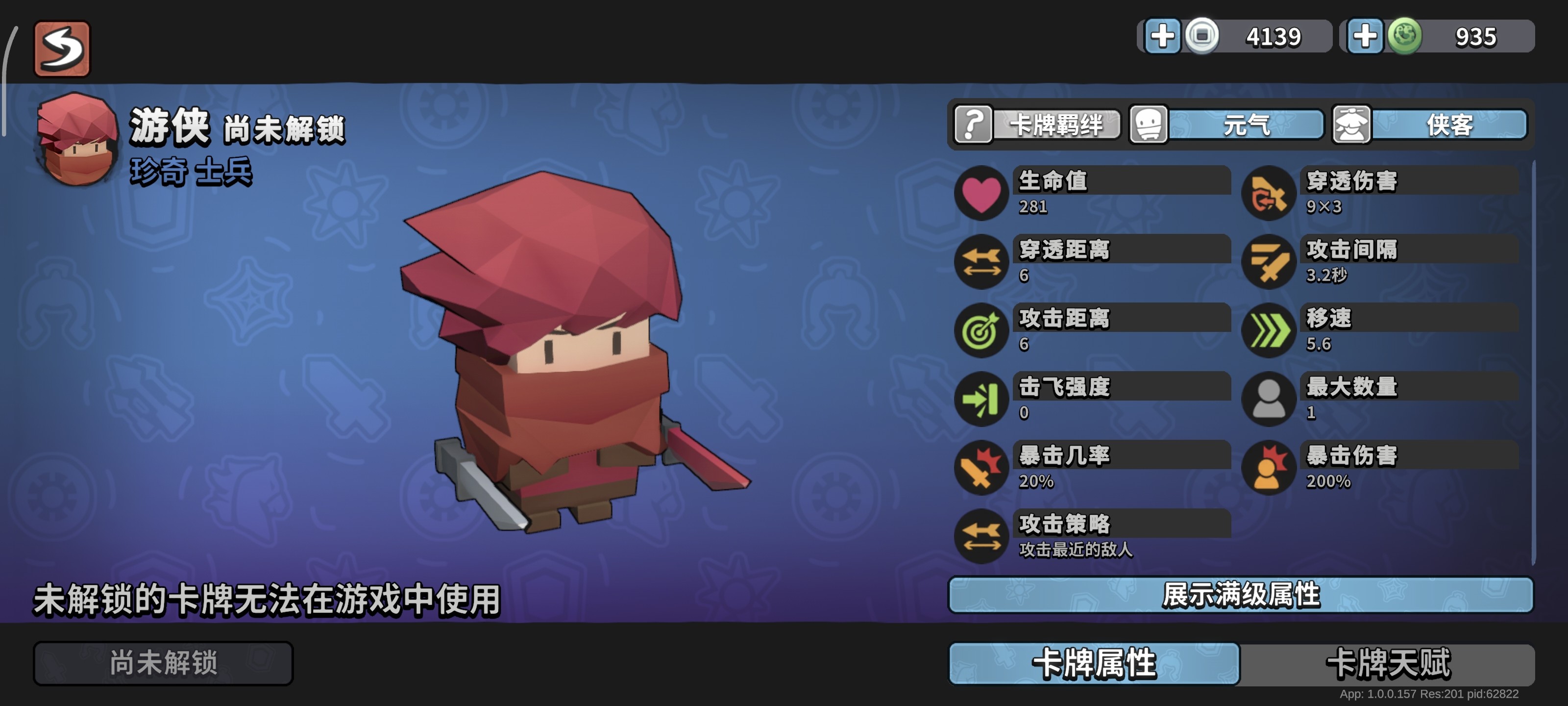1568x706 pixels.
Task: Tap the skull icon beside 元气
Action: [1149, 126]
